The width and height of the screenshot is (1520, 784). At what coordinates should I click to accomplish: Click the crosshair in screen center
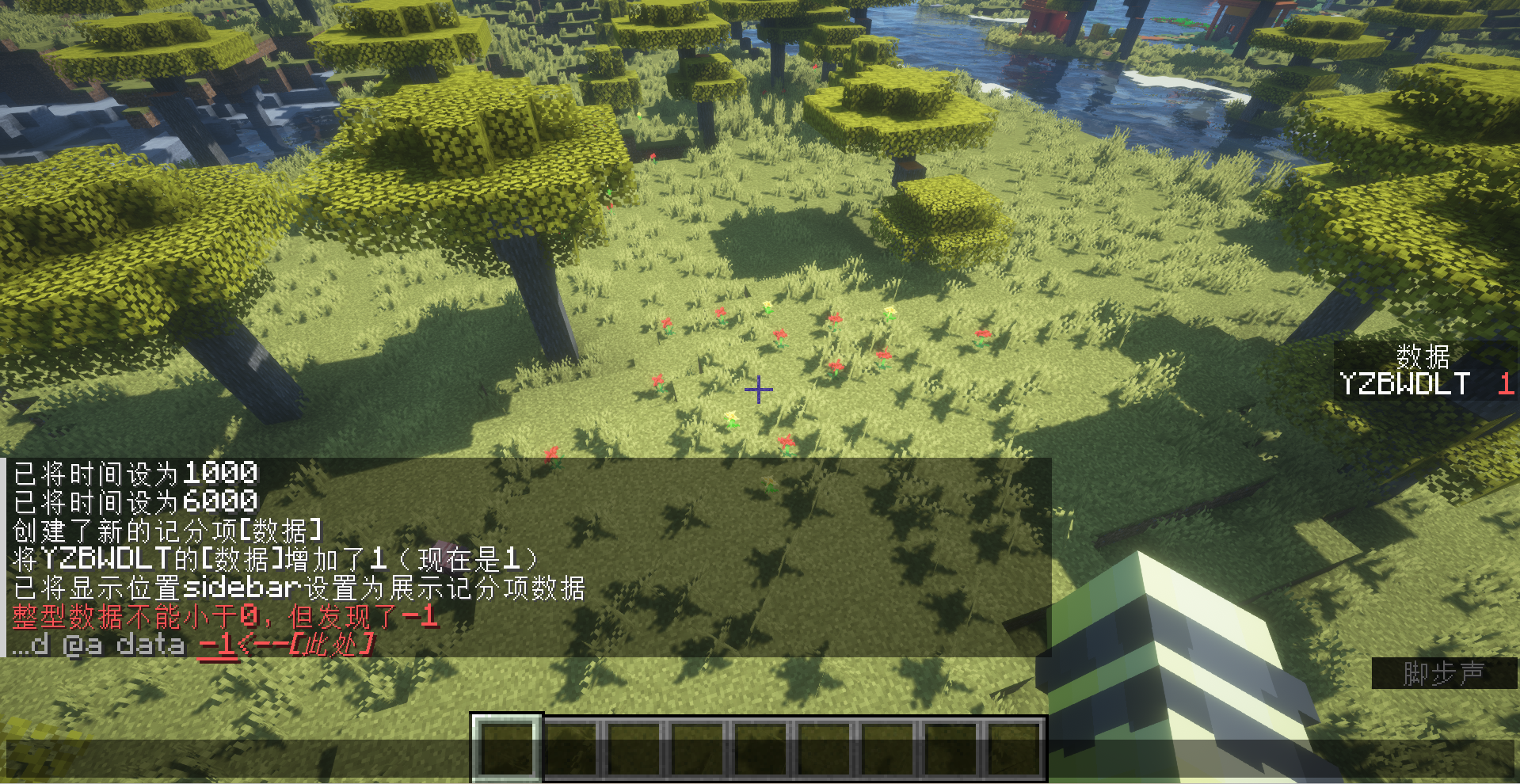point(758,390)
